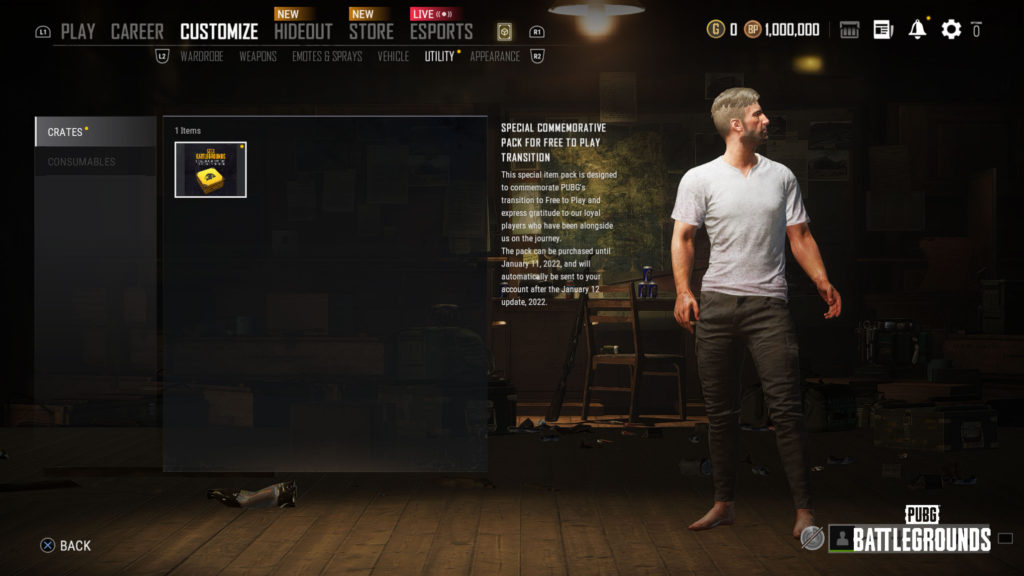Open the Esports section

[441, 31]
